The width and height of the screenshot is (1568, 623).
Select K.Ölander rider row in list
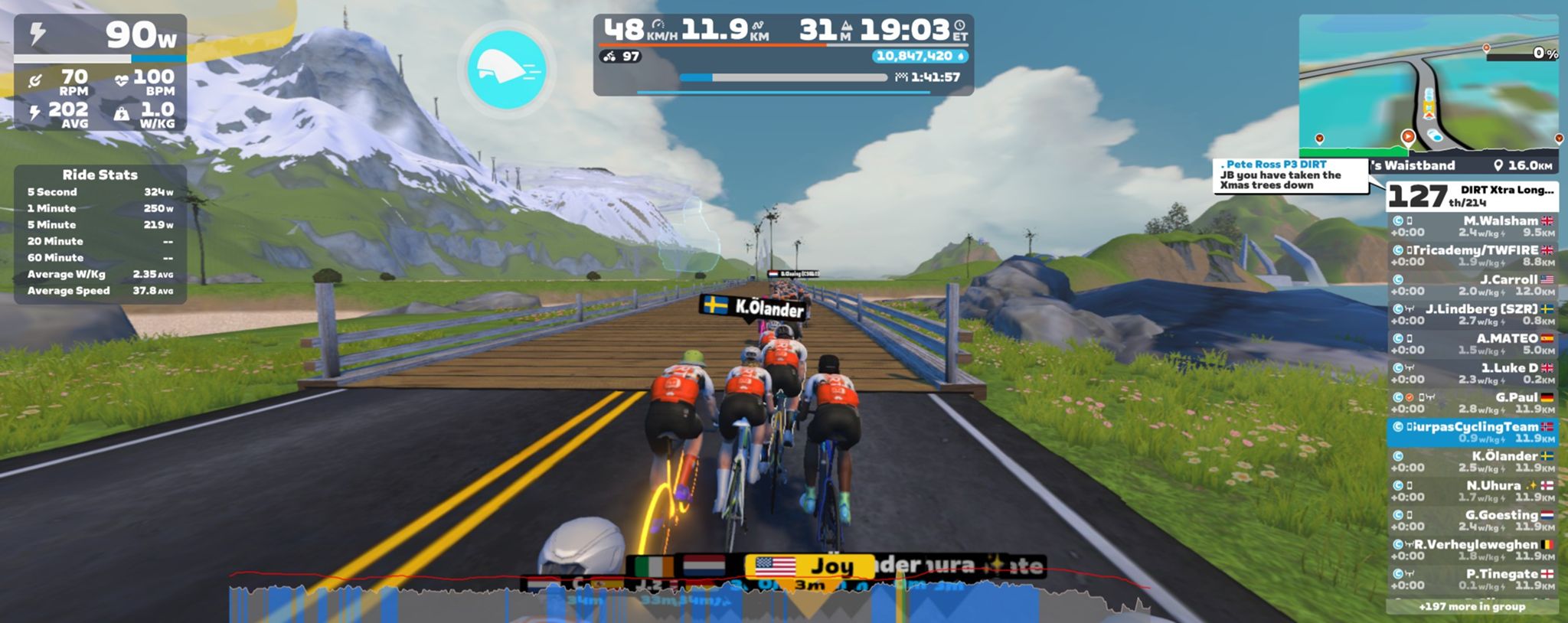click(x=1472, y=462)
